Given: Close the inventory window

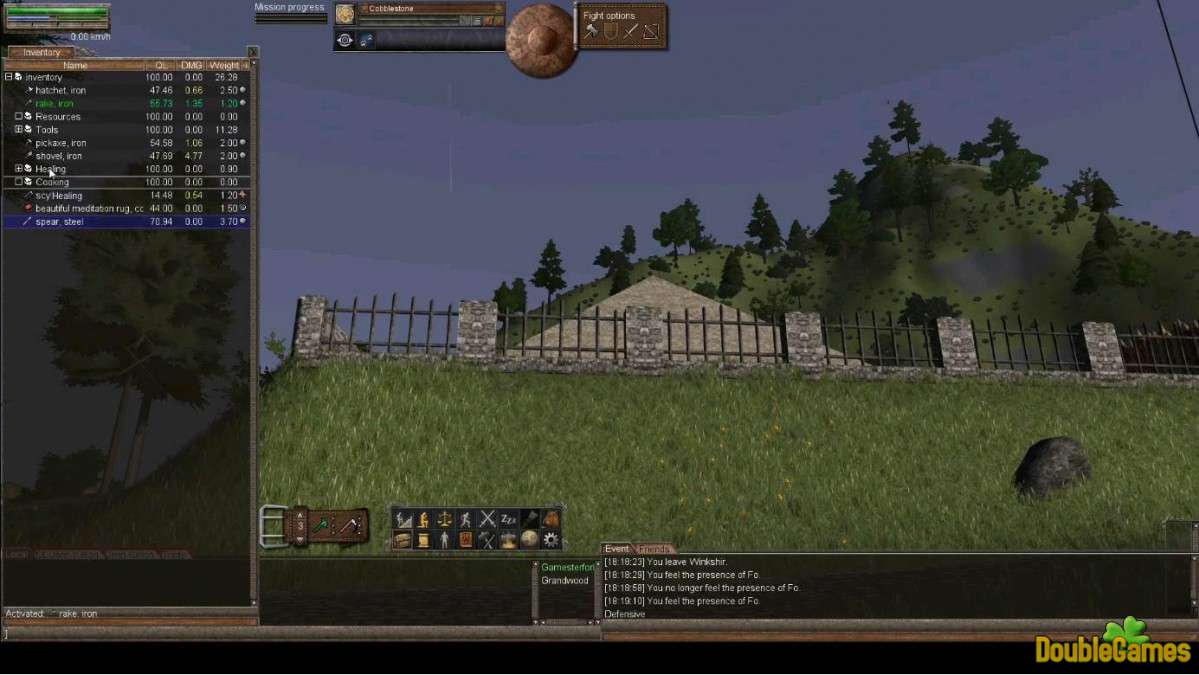Looking at the screenshot, I should pos(252,52).
